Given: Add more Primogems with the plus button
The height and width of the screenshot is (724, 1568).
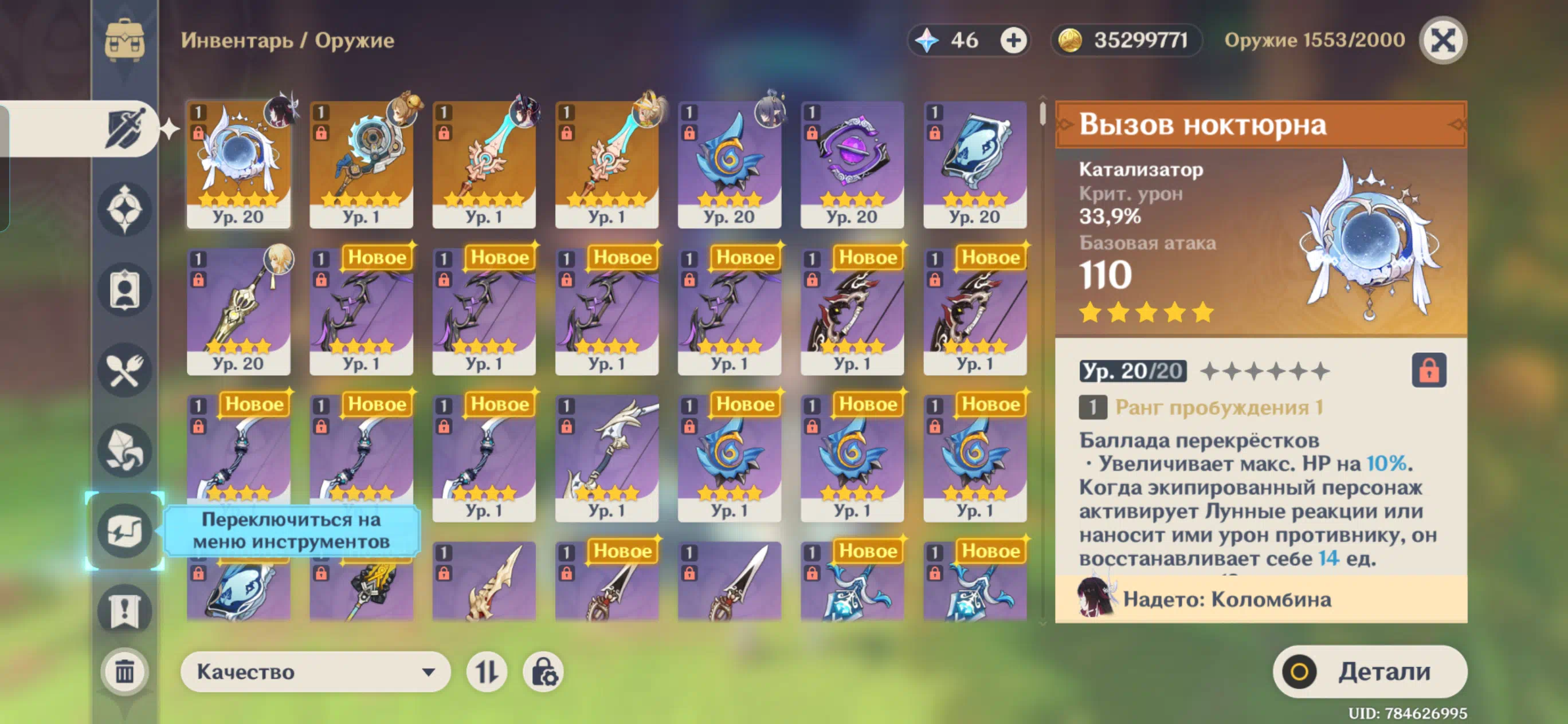Looking at the screenshot, I should [1013, 41].
